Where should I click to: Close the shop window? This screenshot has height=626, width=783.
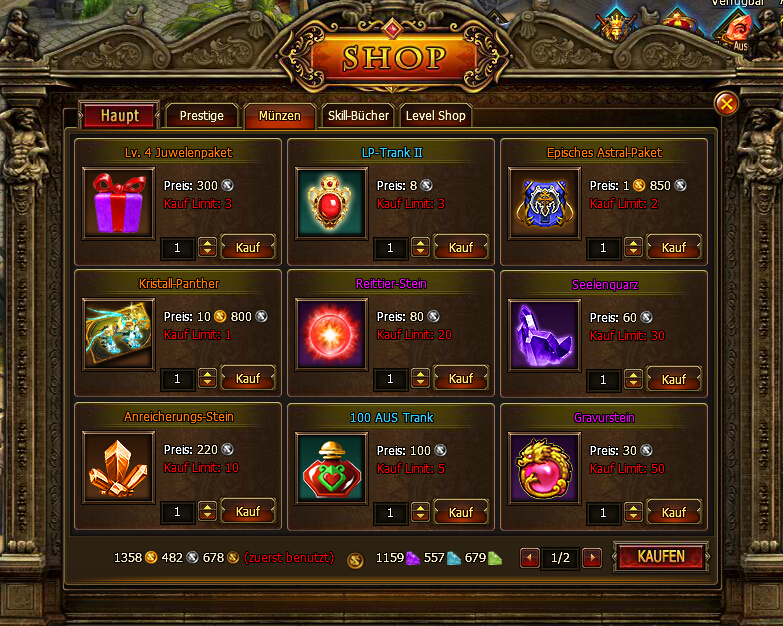(x=727, y=103)
